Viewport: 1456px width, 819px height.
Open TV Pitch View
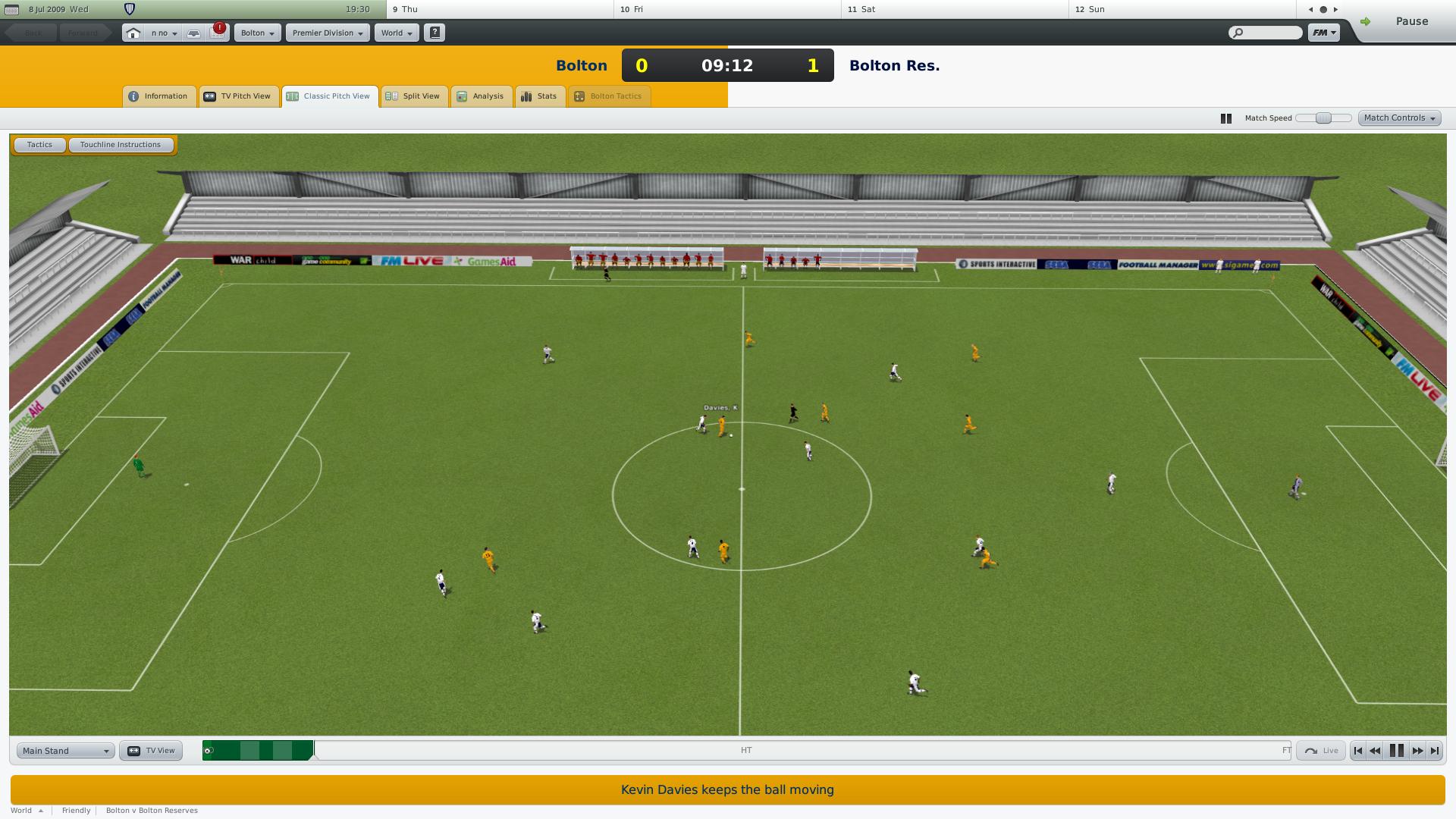[x=239, y=96]
